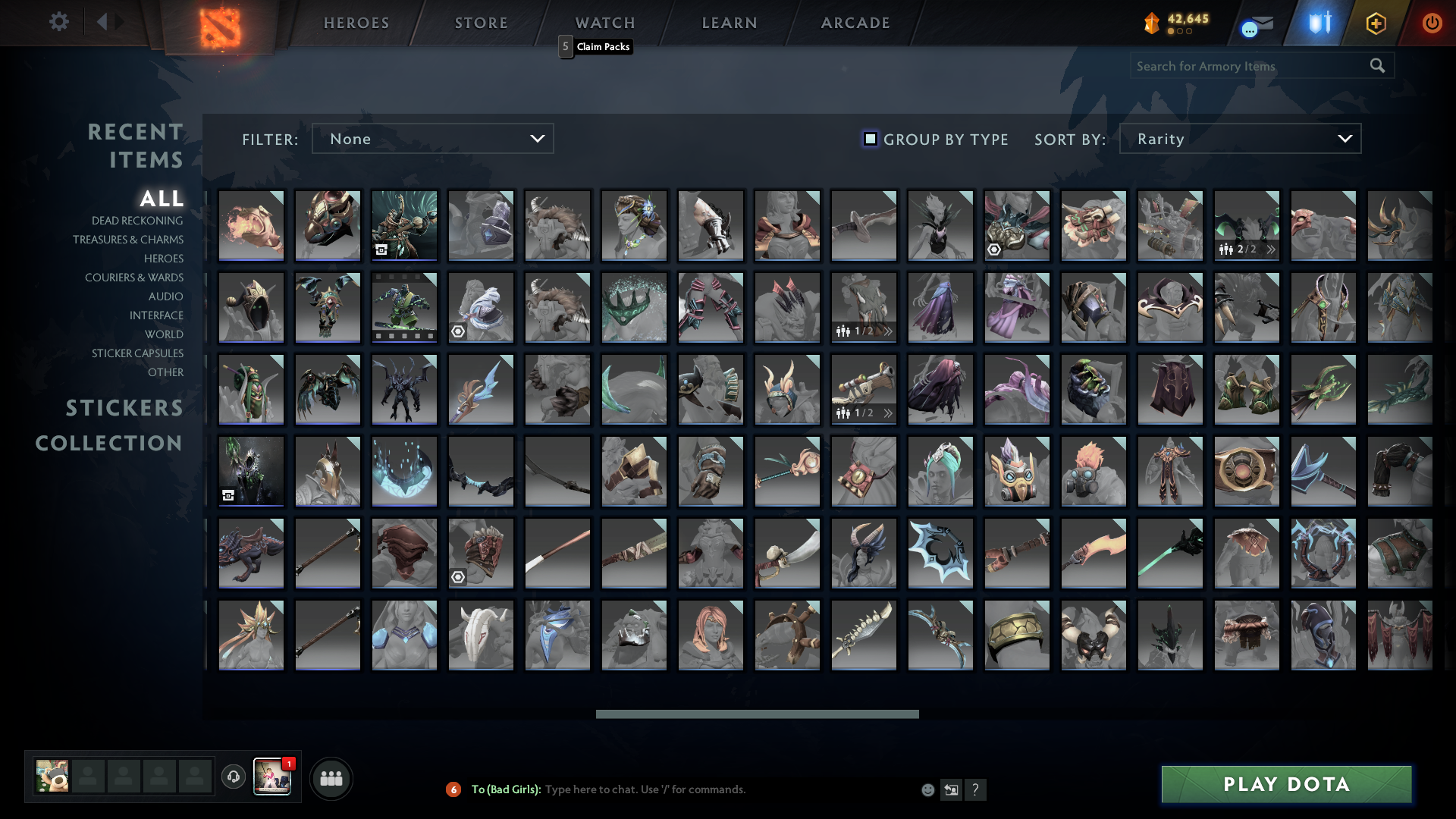Screen dimensions: 1456x819
Task: Click the Claim Packs plus icon
Action: [1376, 23]
